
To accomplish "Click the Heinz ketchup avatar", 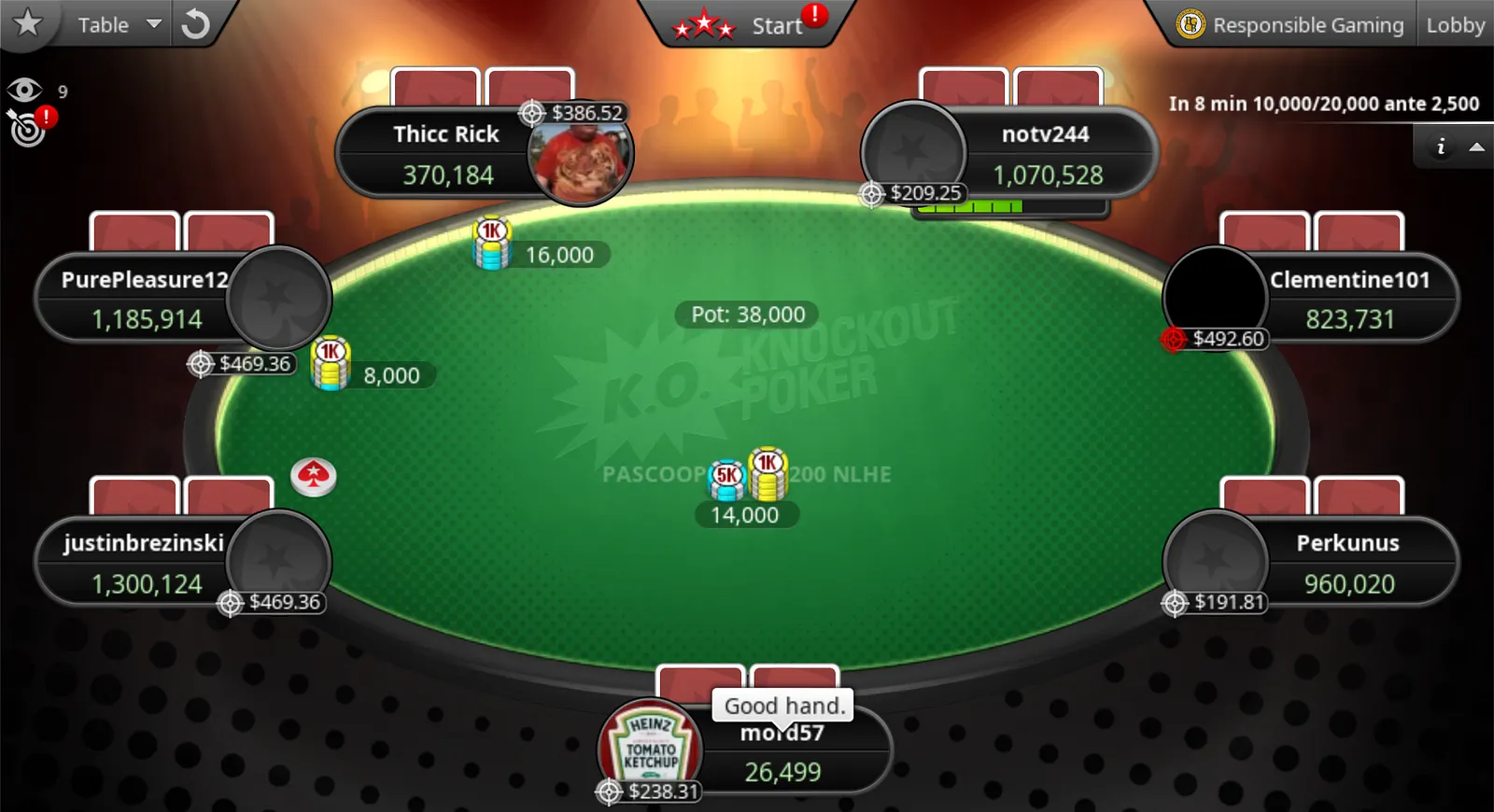I will pos(650,749).
